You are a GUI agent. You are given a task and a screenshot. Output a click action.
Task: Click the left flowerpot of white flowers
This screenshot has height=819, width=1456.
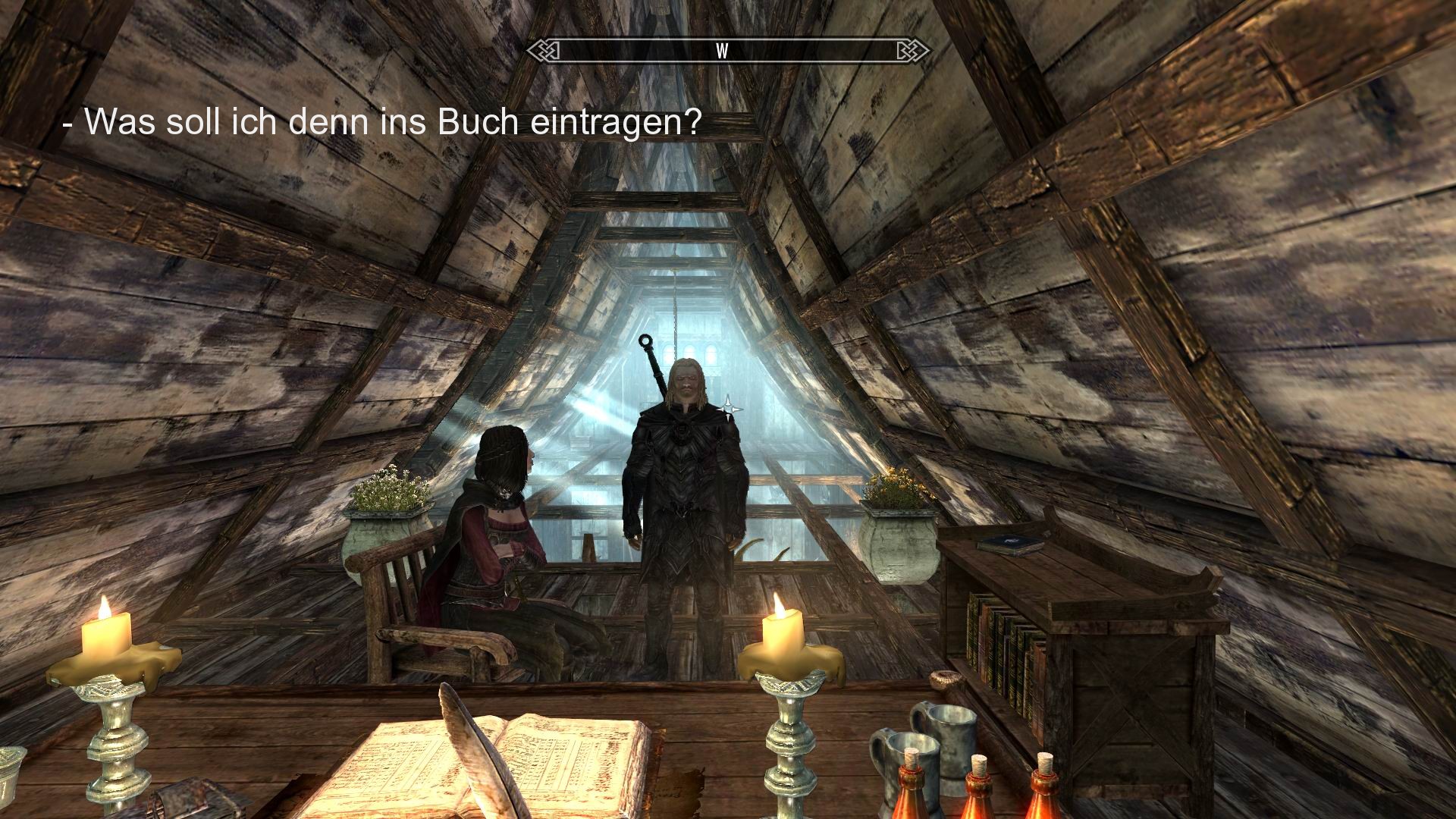[x=389, y=493]
